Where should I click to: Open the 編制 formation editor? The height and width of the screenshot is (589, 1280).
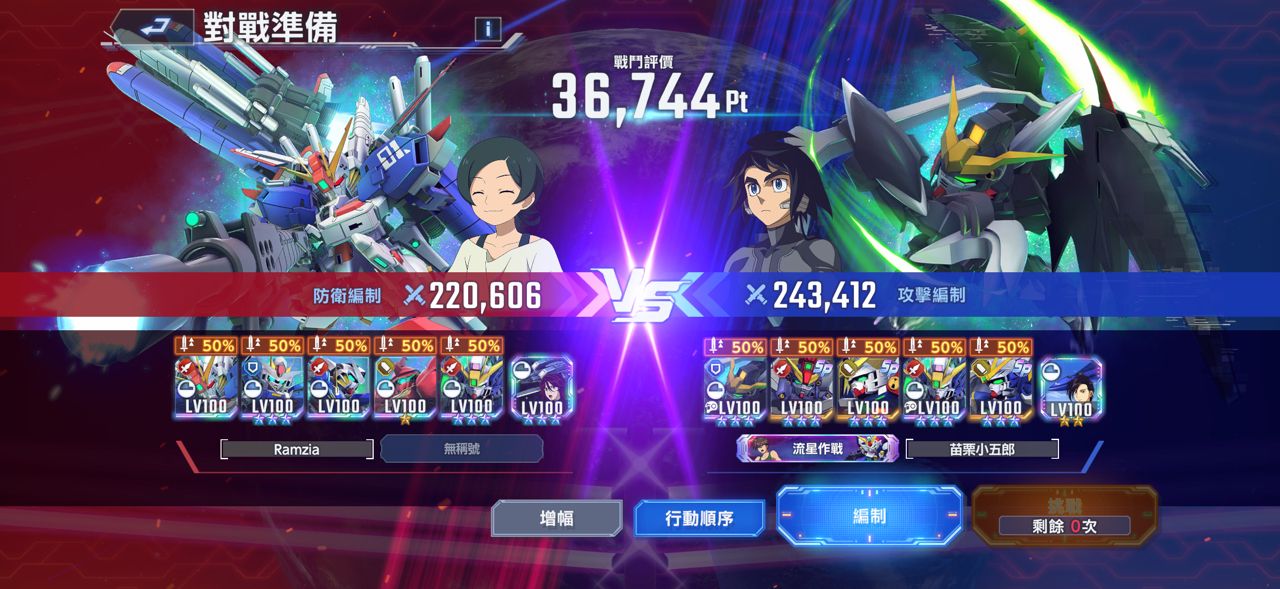[x=869, y=516]
